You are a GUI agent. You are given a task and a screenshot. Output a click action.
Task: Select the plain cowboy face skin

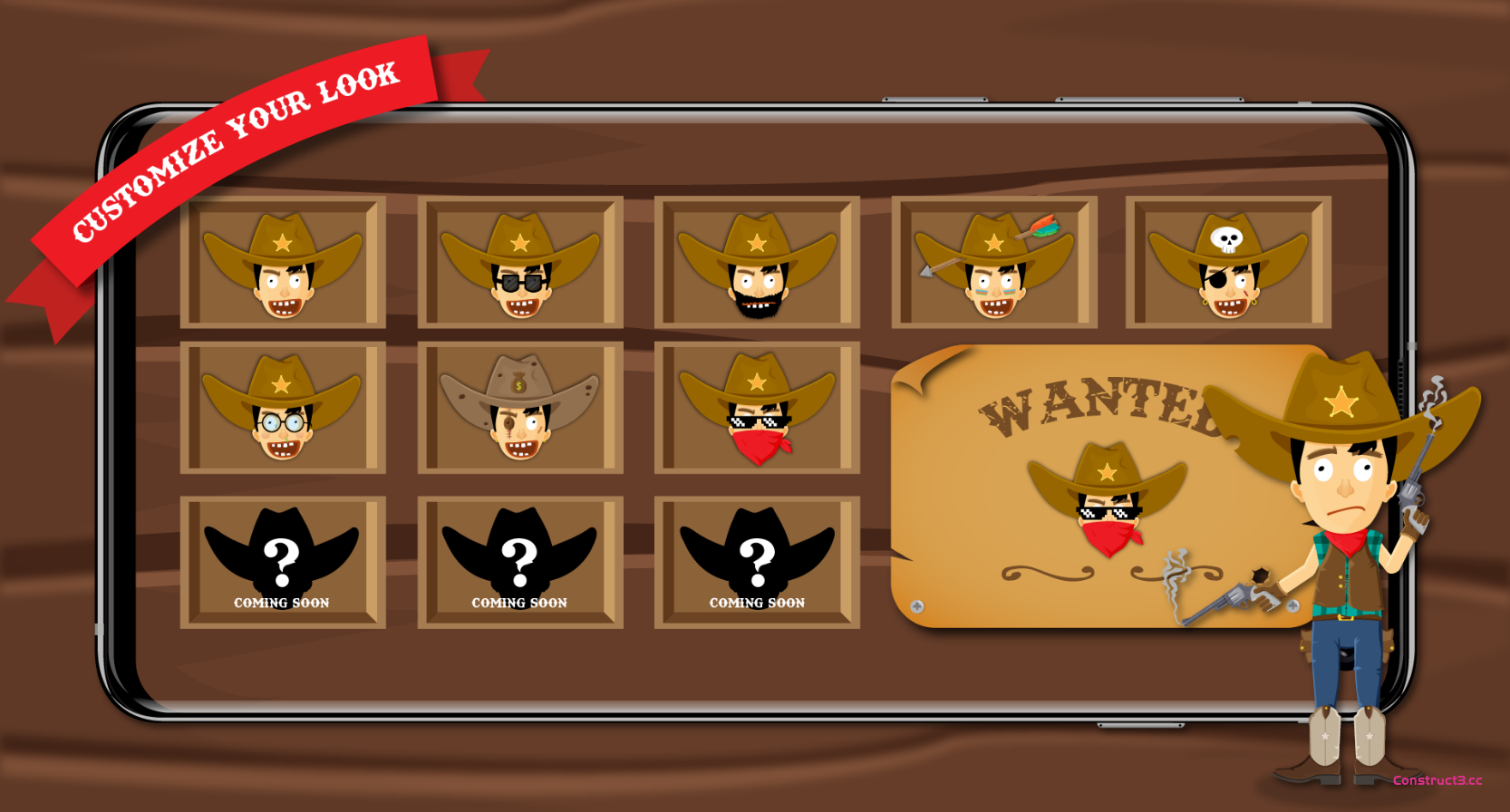[x=283, y=263]
